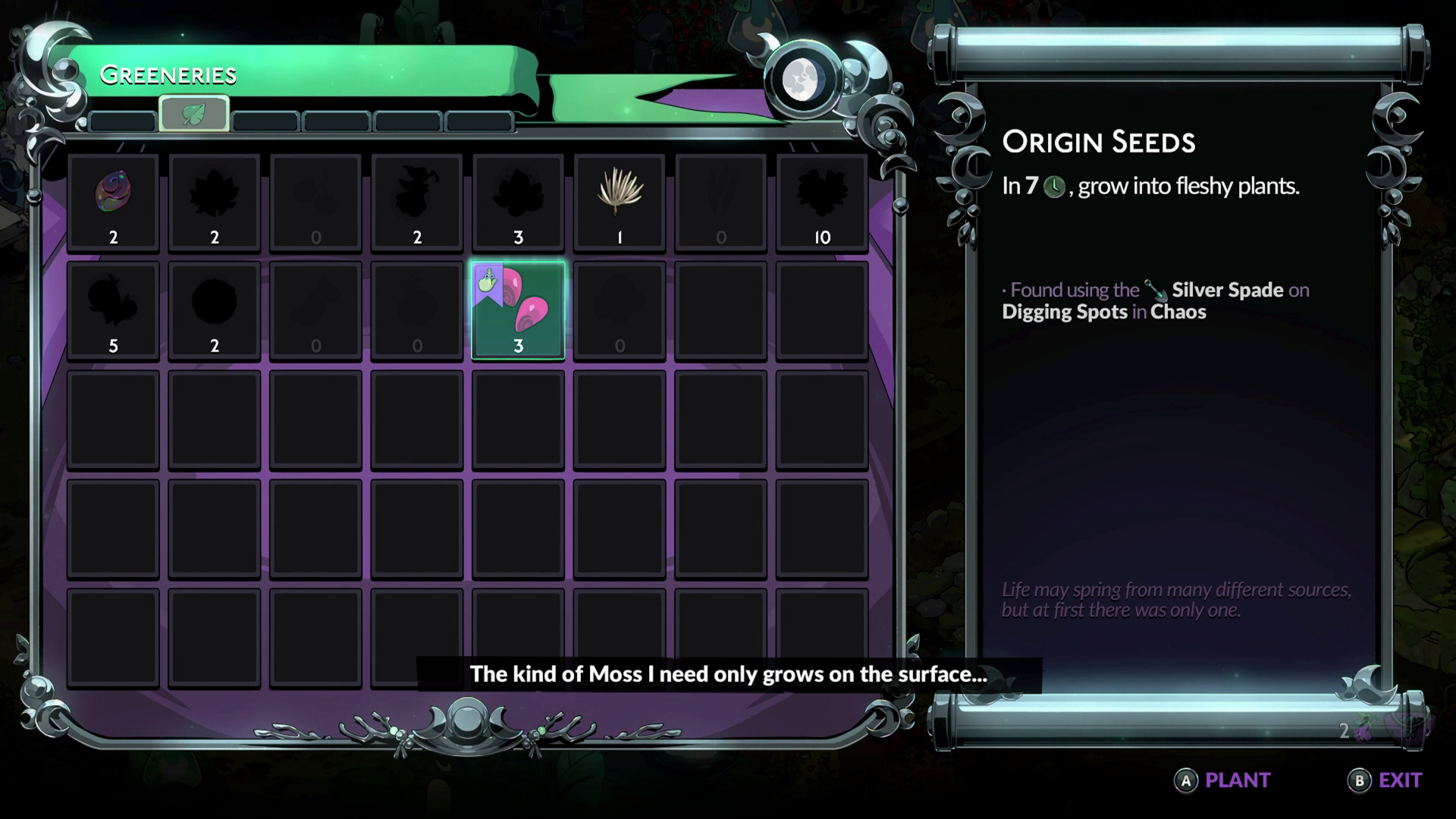
Task: Switch to the first tab left of the leaf tab
Action: click(x=124, y=121)
